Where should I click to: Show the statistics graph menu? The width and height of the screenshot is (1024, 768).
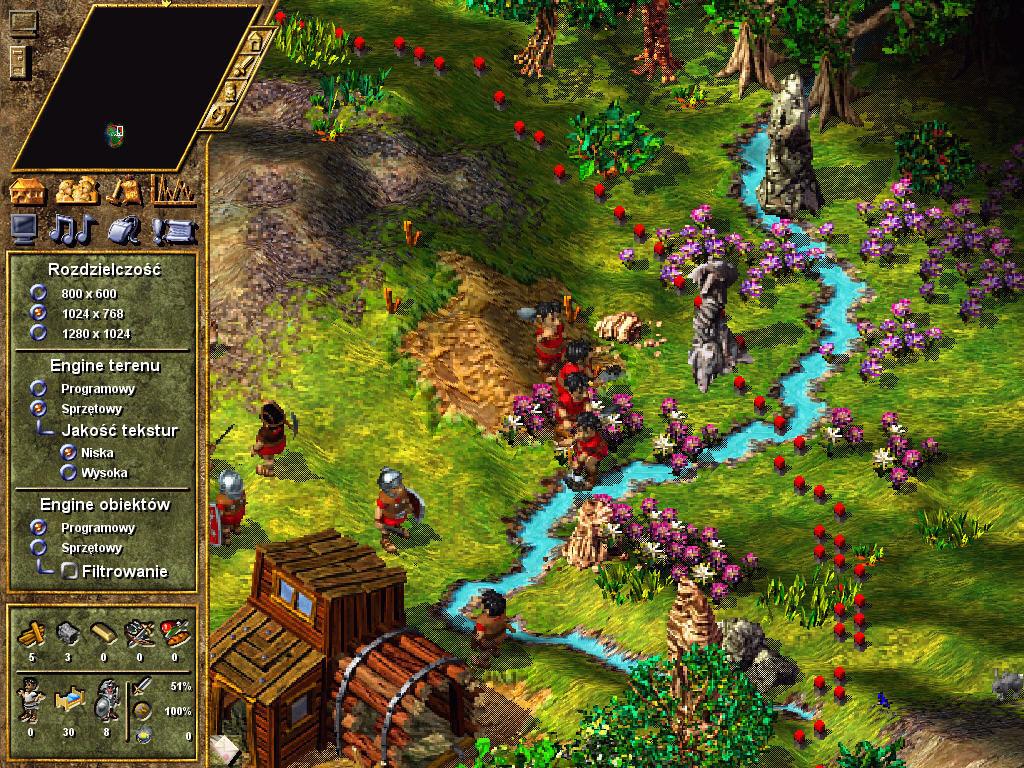172,190
